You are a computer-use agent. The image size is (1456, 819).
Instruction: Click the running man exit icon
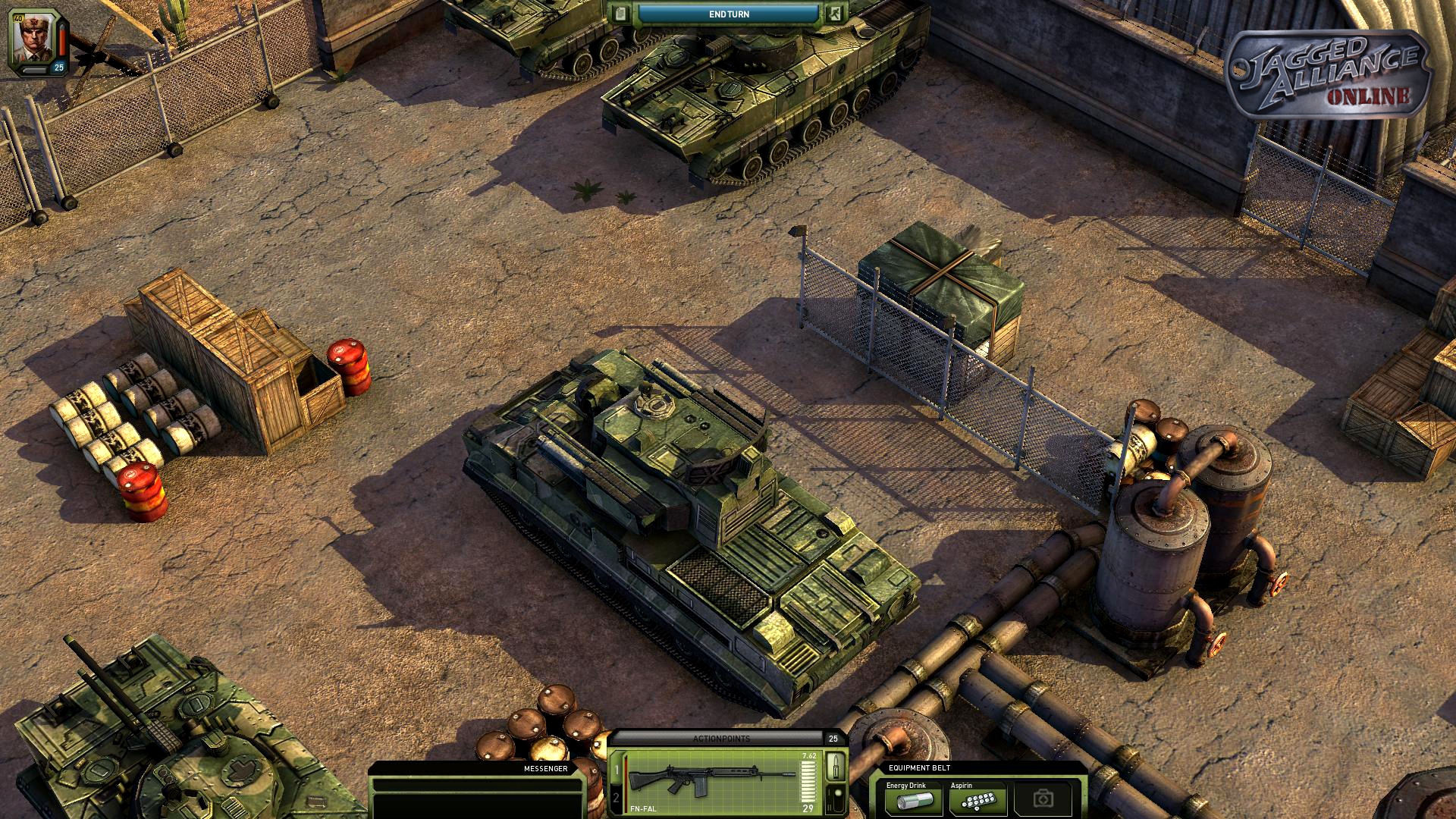tap(834, 14)
